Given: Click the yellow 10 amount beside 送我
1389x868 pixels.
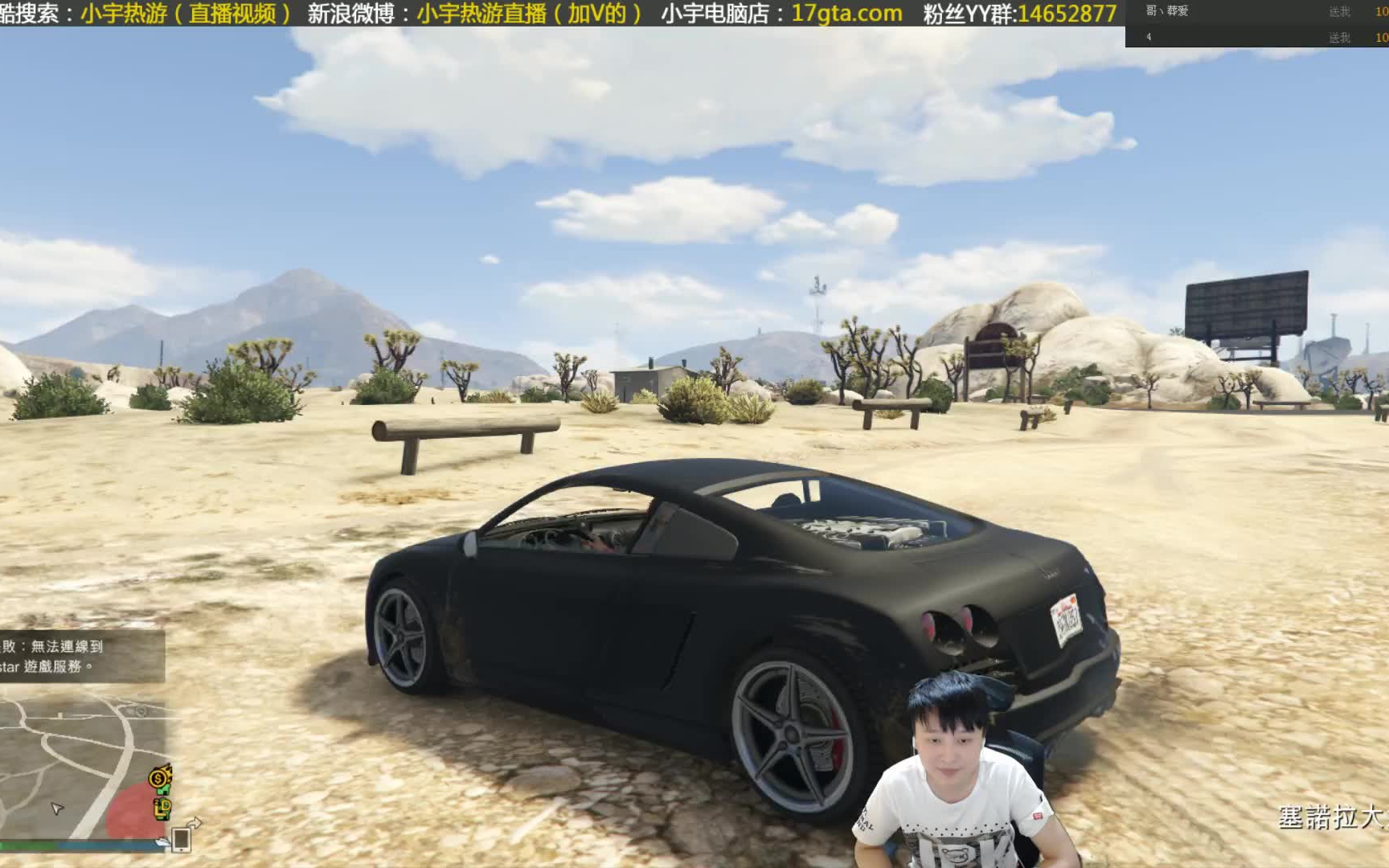Looking at the screenshot, I should click(1382, 11).
